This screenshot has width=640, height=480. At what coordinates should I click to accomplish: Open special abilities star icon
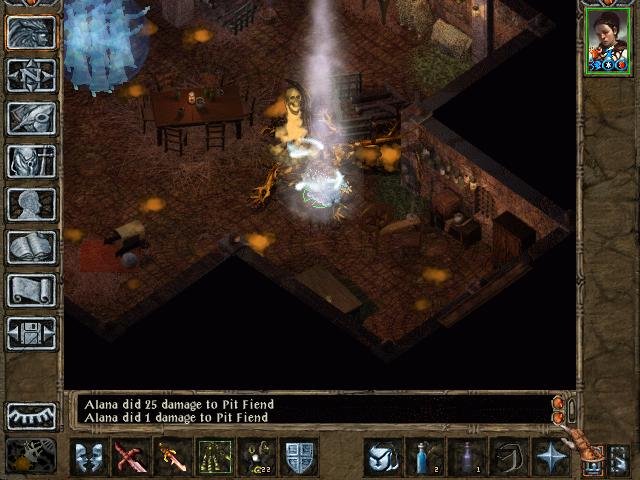point(549,457)
